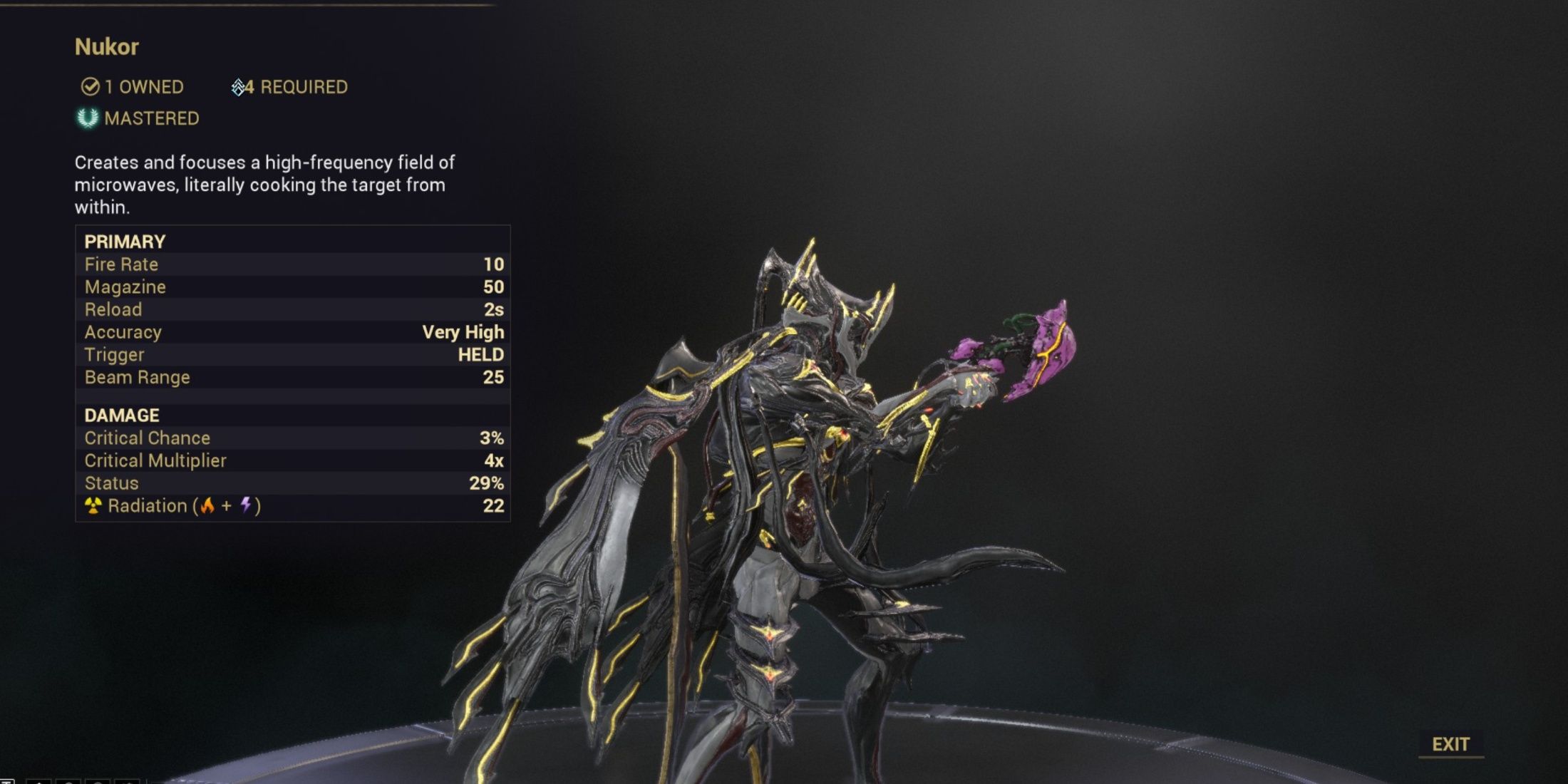Click the radiation hazard icon in the damage row
1568x784 pixels.
[95, 506]
